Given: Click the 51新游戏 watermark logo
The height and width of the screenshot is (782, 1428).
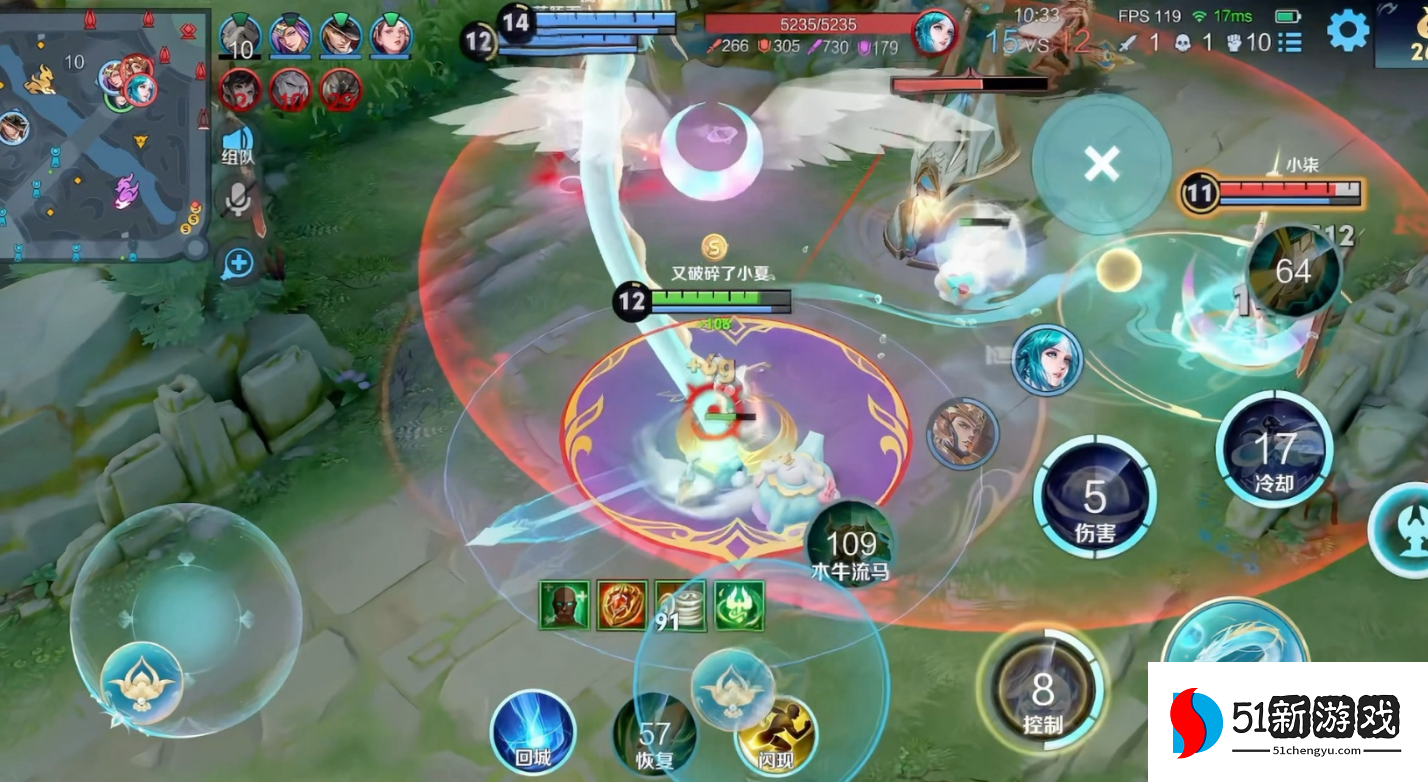Looking at the screenshot, I should 1287,722.
